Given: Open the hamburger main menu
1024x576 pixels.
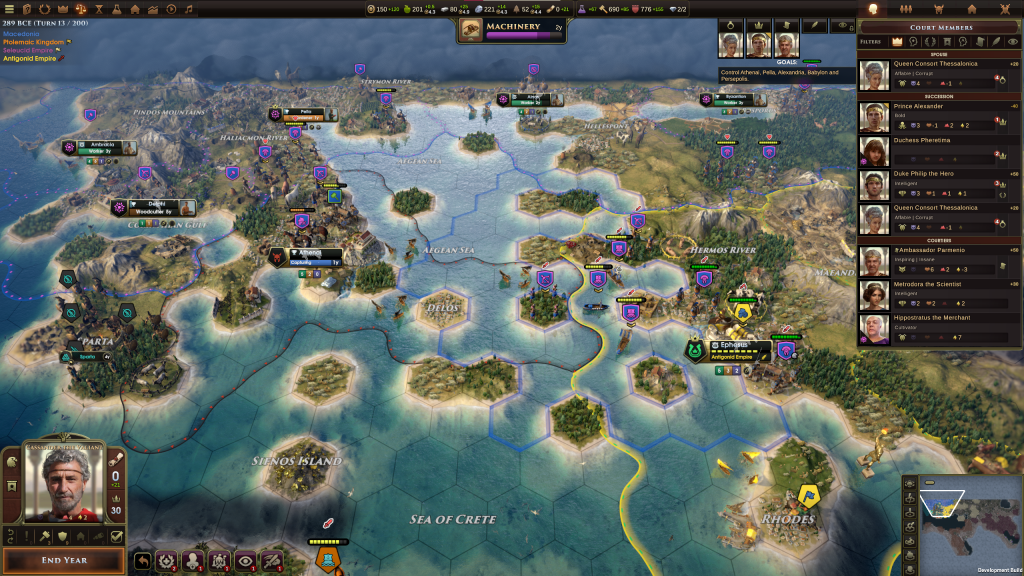Looking at the screenshot, I should tap(10, 9).
